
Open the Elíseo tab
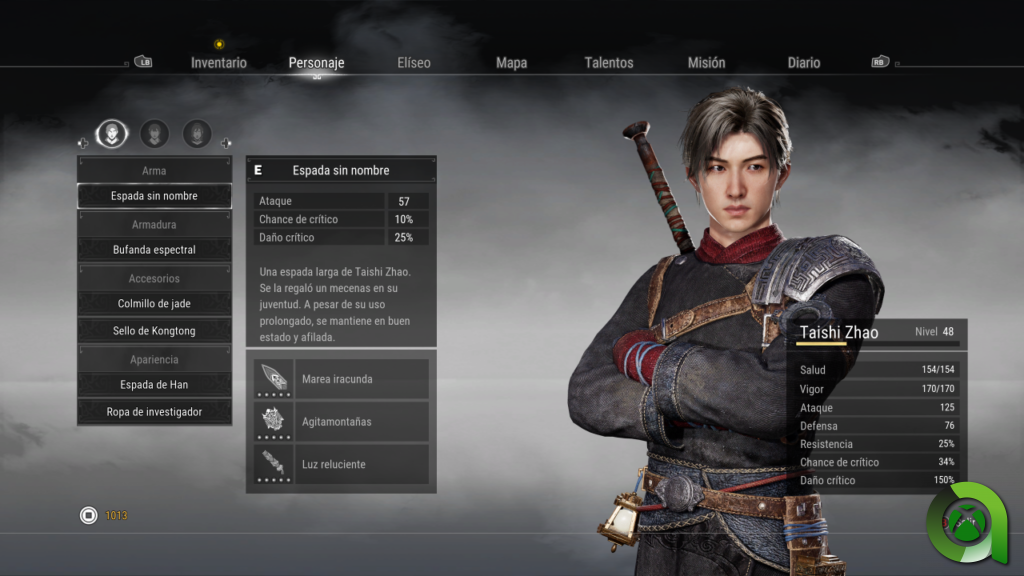point(414,63)
